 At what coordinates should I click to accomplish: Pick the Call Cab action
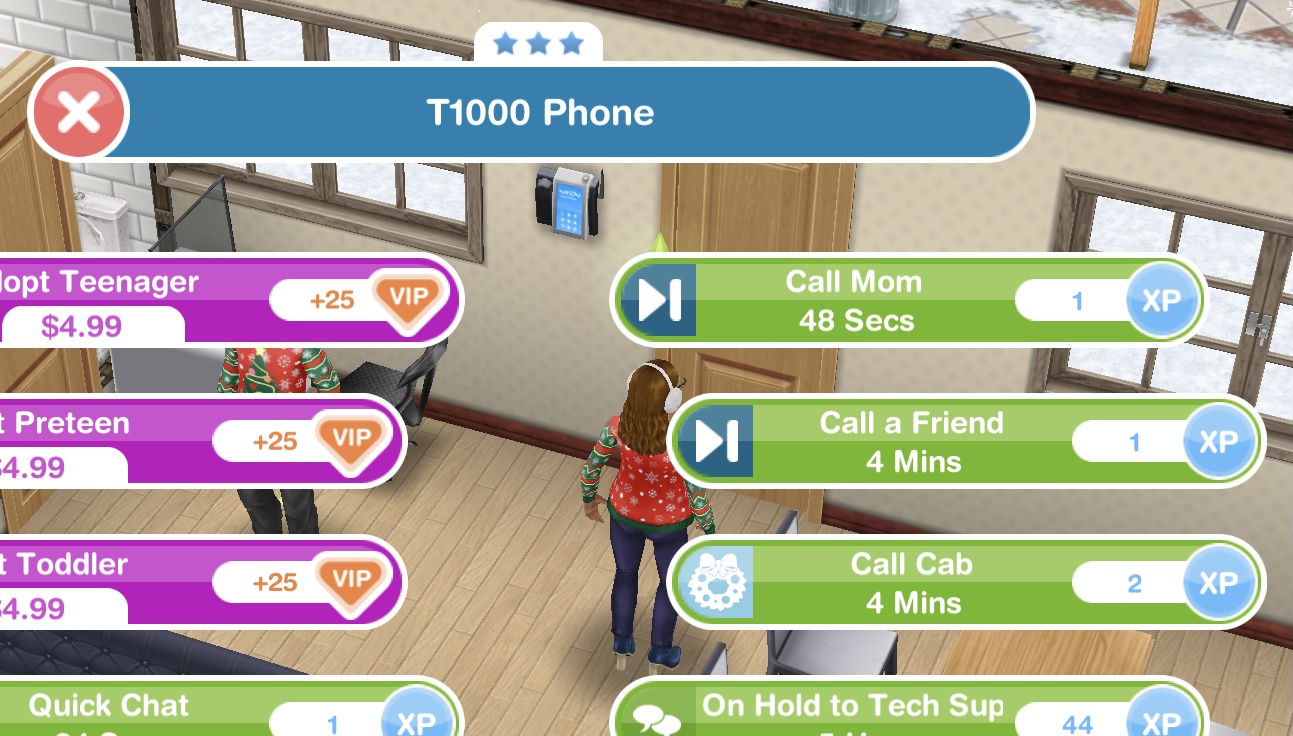tap(911, 582)
